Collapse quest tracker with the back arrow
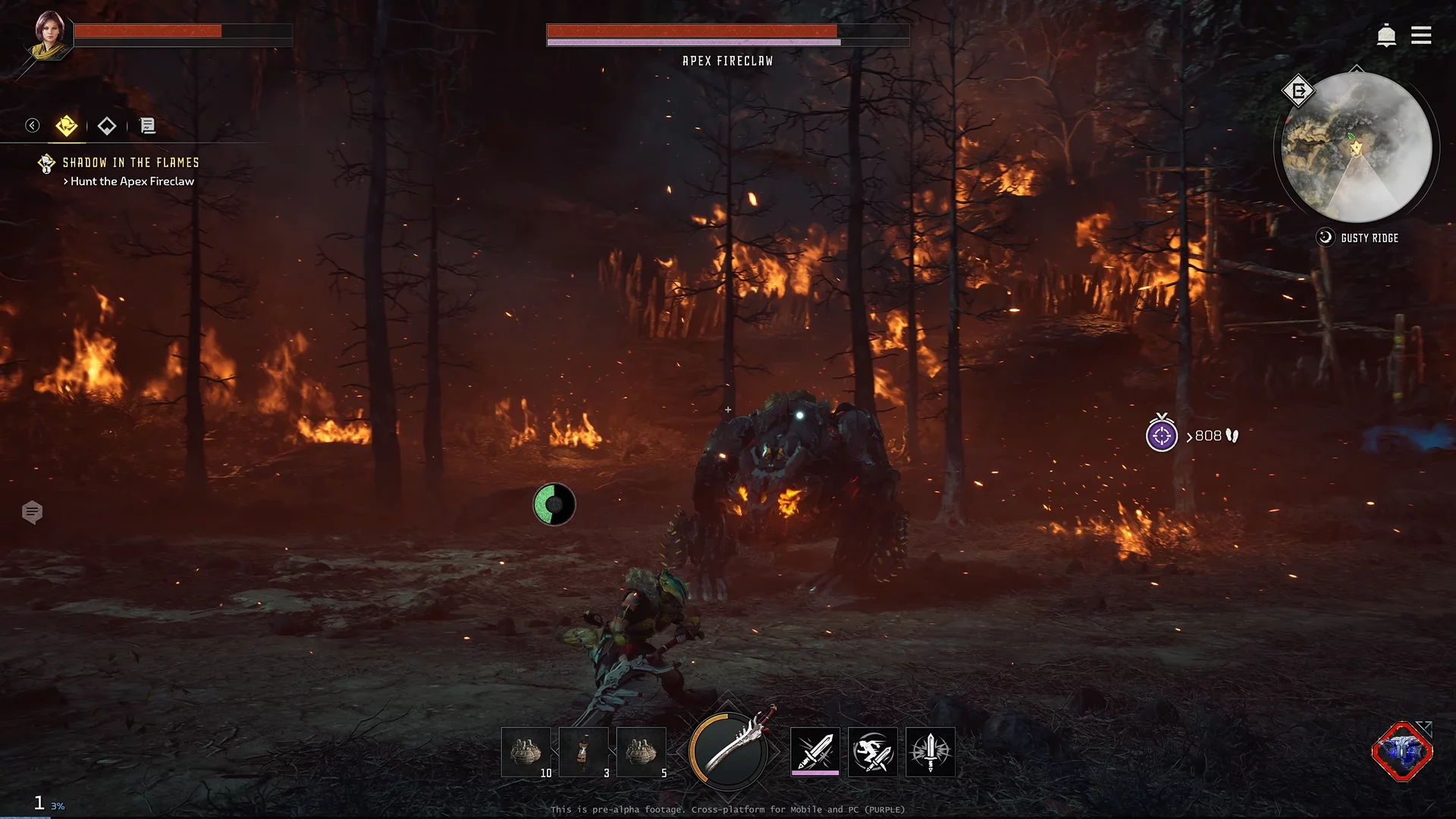Screen dimensions: 1456x819 pos(32,125)
